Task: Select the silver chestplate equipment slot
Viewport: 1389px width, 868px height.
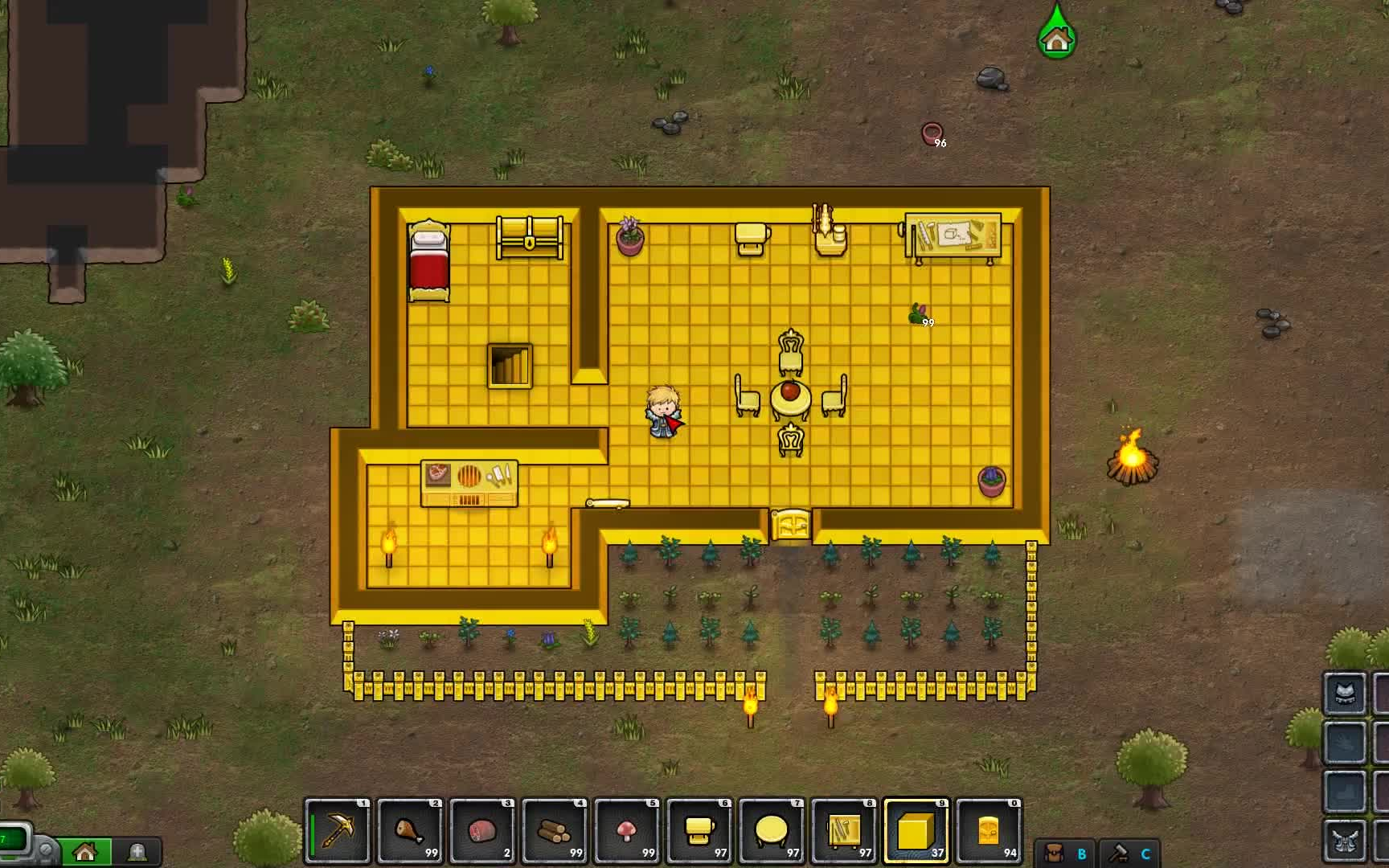Action: click(x=1345, y=694)
